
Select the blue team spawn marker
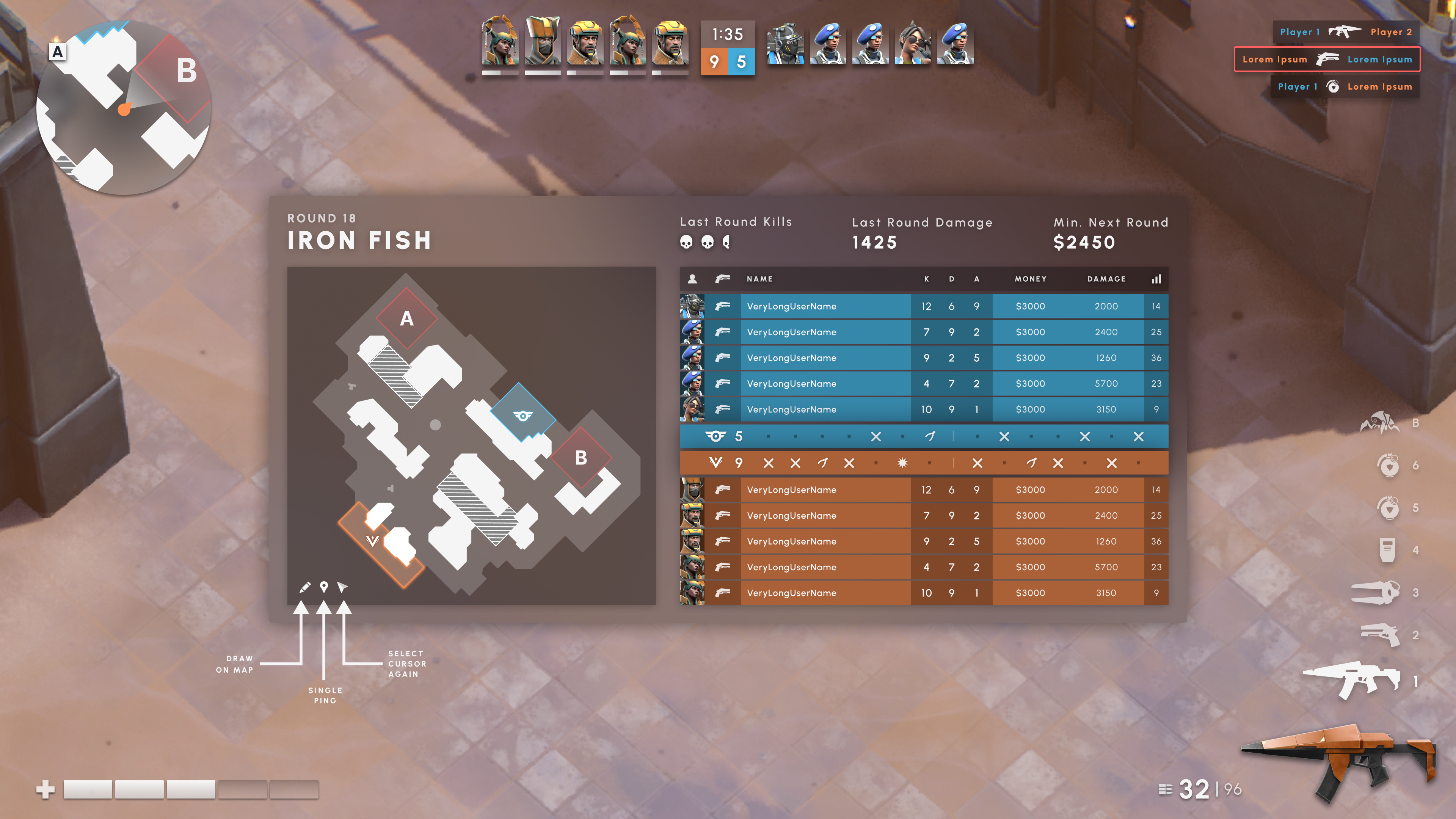(x=522, y=417)
